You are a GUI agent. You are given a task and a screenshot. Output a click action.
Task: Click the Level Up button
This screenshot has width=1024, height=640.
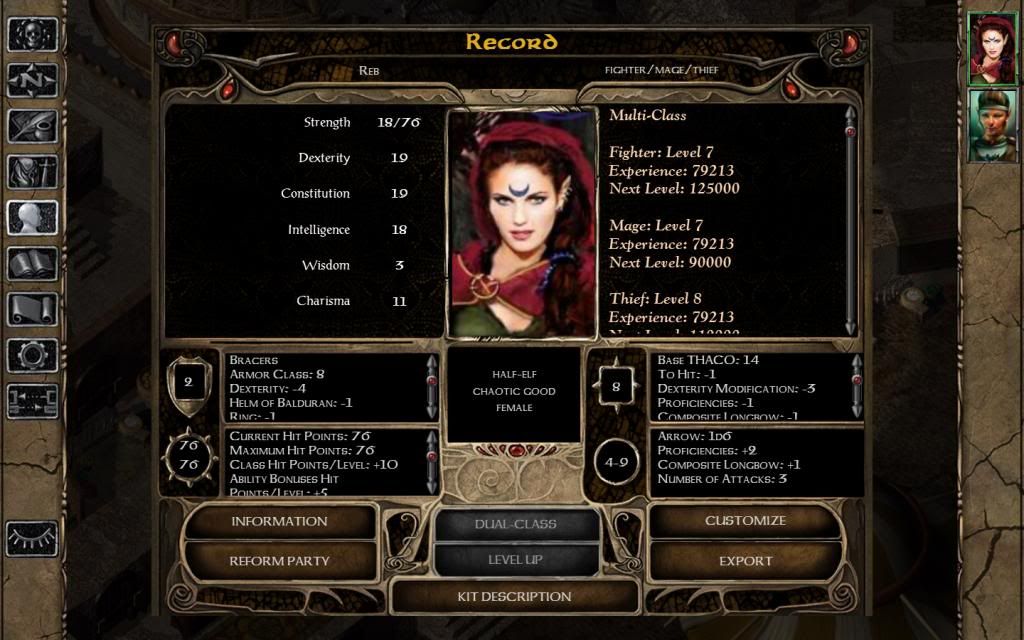(x=516, y=560)
